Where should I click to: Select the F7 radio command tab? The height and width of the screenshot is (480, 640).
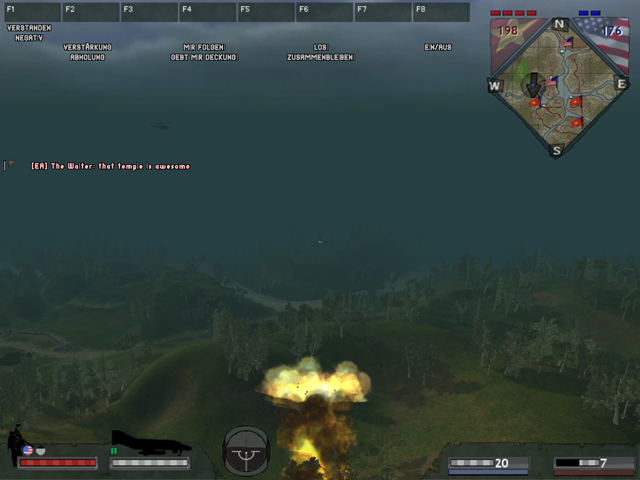pyautogui.click(x=382, y=12)
